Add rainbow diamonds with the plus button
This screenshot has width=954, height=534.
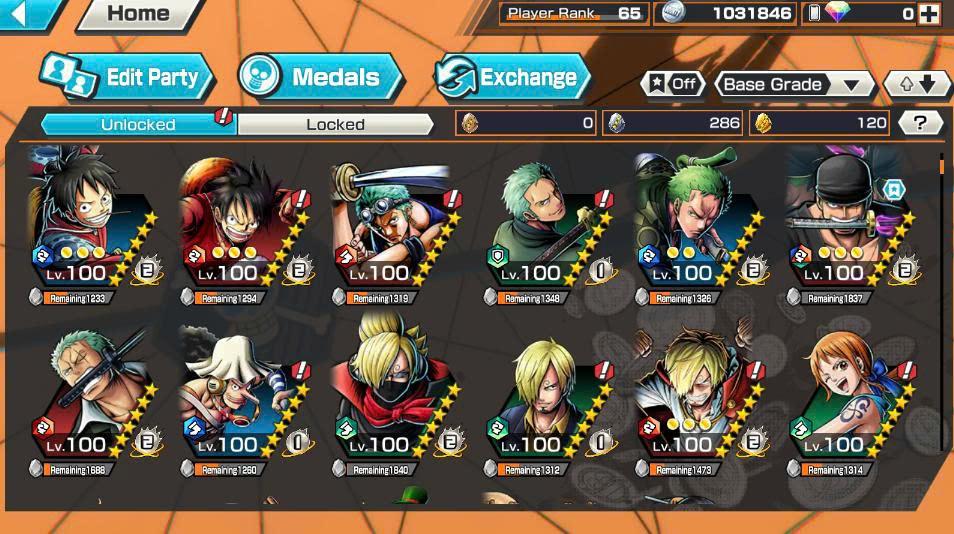point(929,14)
